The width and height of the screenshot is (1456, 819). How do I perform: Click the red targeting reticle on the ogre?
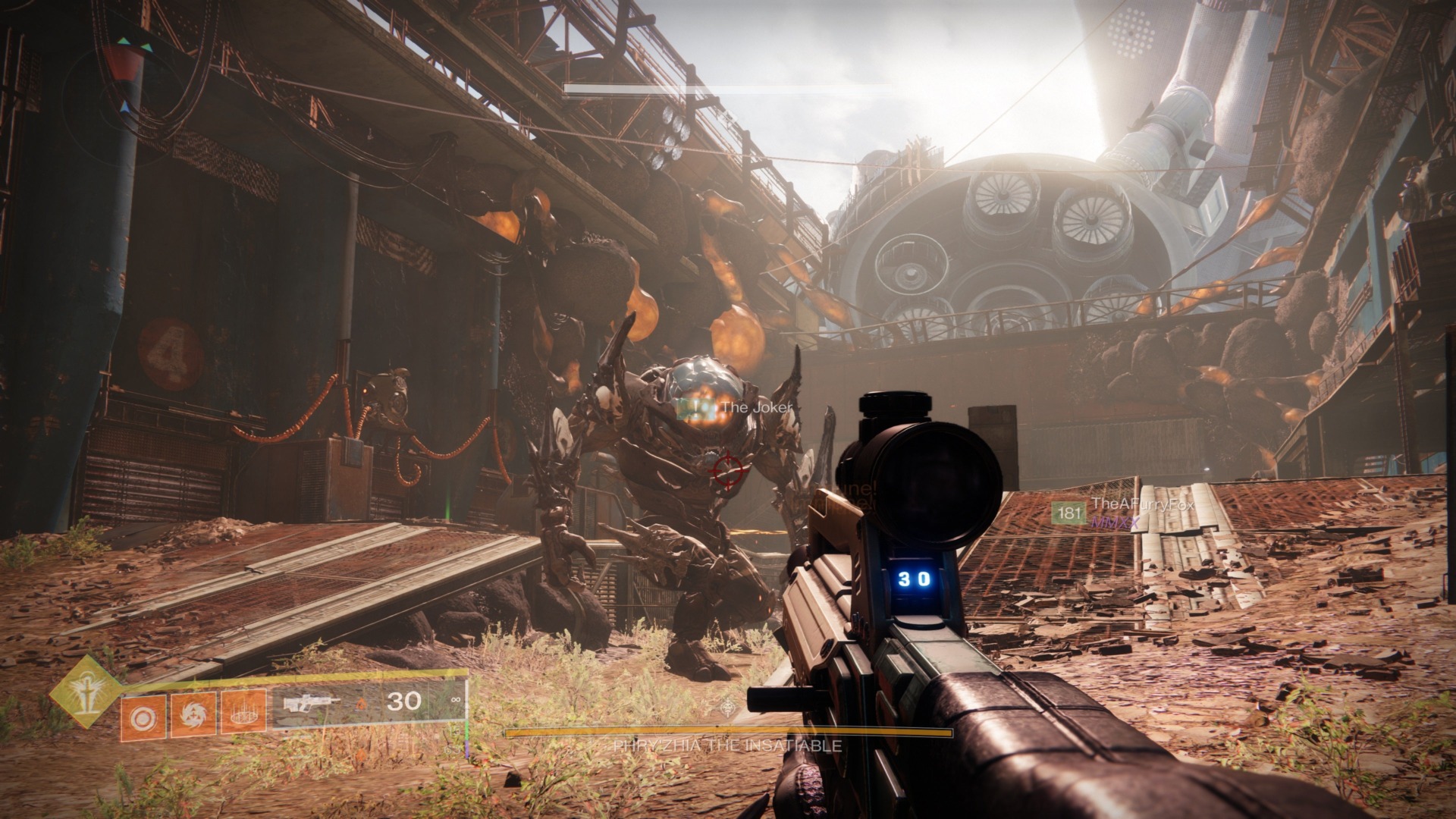coord(727,472)
